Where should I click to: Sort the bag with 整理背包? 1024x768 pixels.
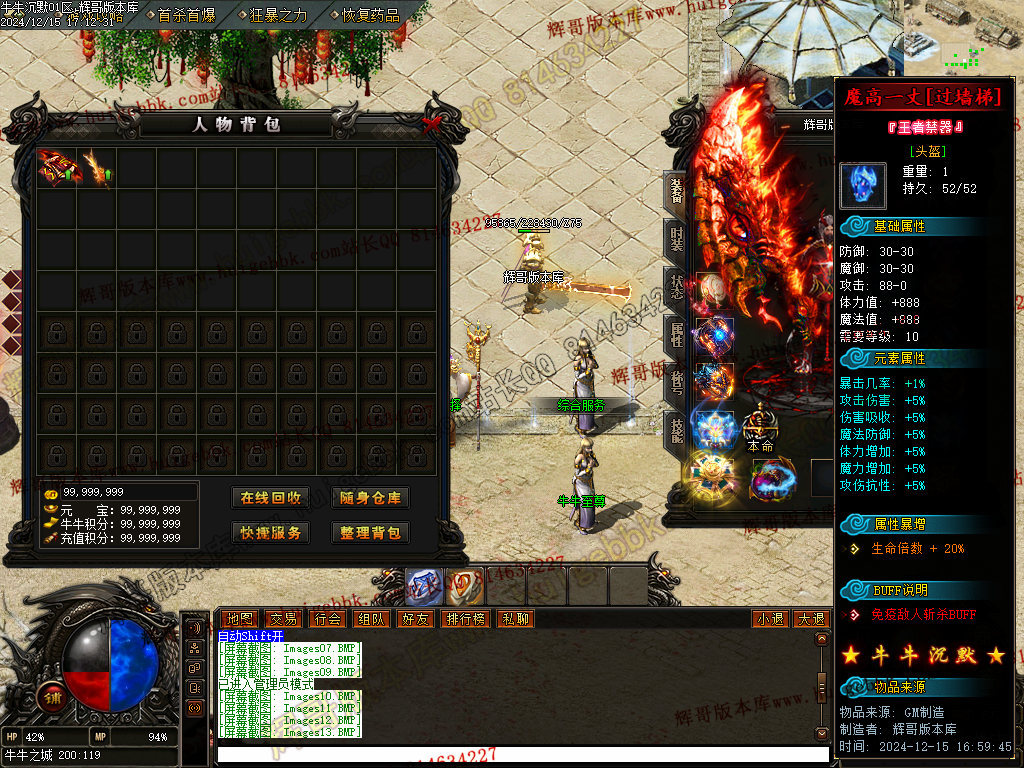point(370,533)
